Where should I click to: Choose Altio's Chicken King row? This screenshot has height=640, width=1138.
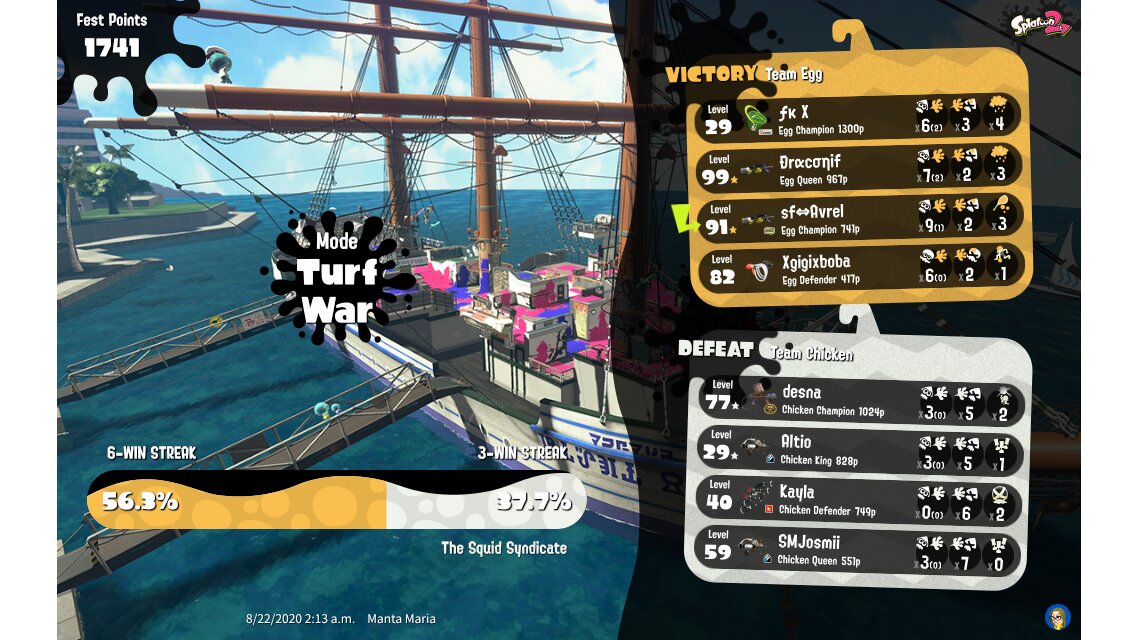click(858, 450)
